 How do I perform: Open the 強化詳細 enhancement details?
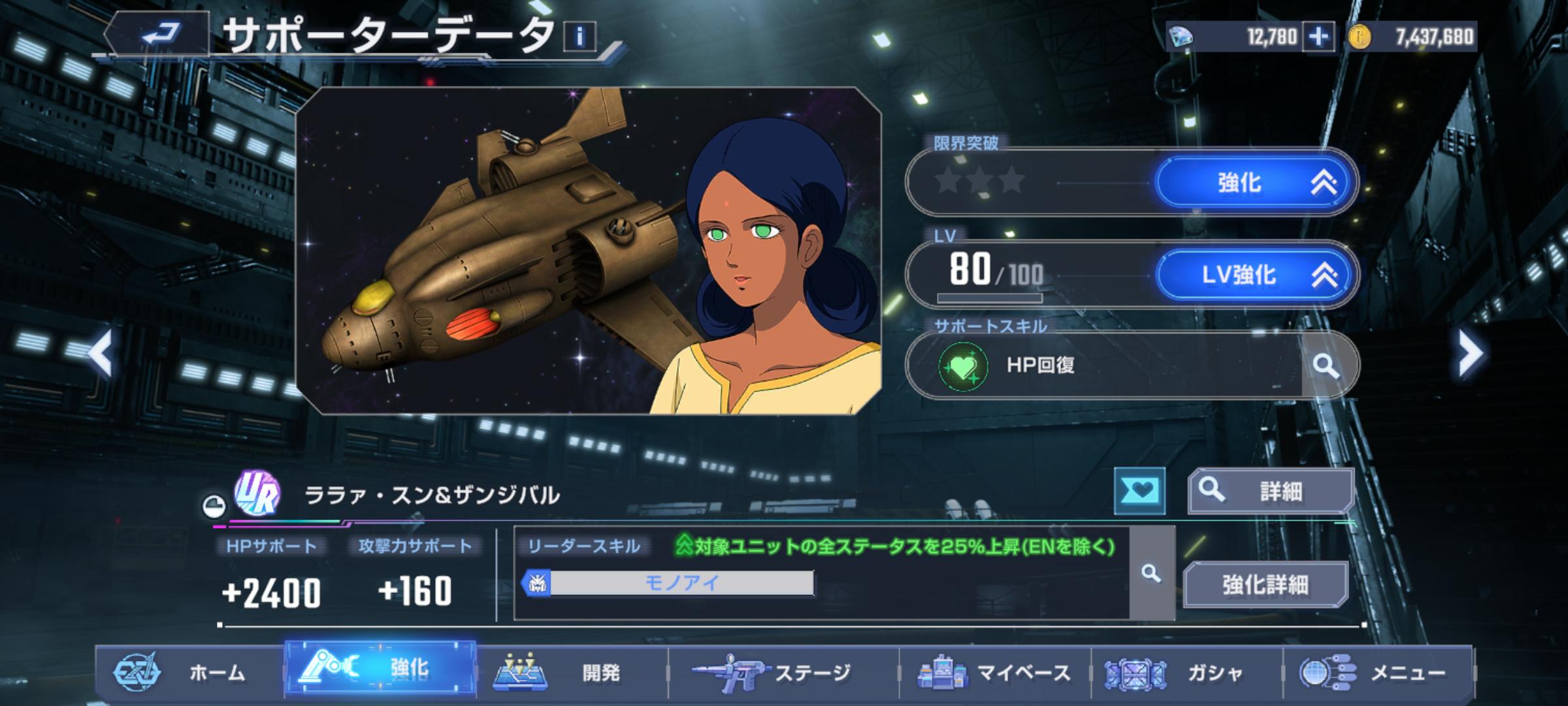pos(1266,584)
